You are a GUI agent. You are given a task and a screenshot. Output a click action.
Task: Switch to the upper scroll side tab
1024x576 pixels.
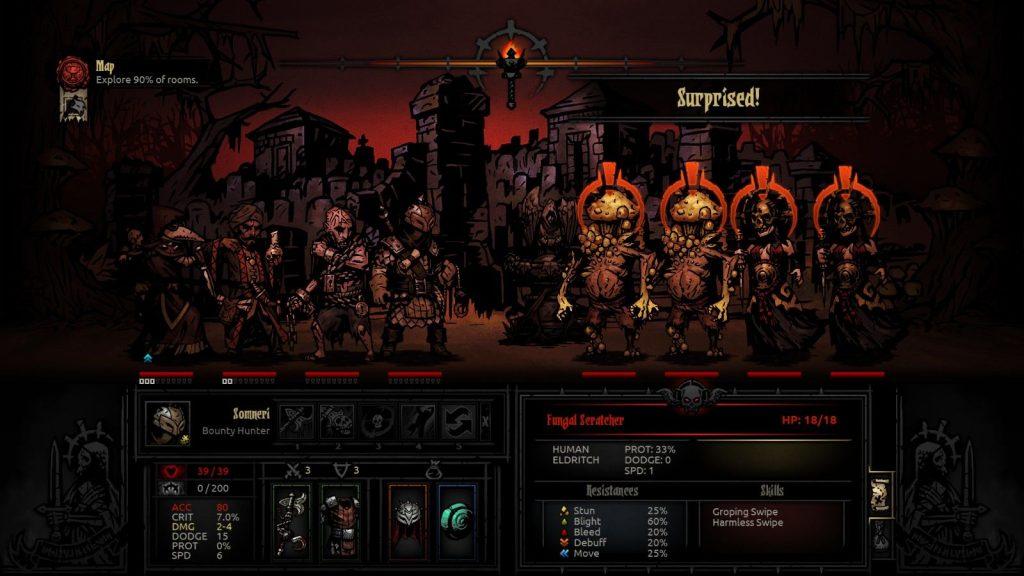pyautogui.click(x=879, y=494)
